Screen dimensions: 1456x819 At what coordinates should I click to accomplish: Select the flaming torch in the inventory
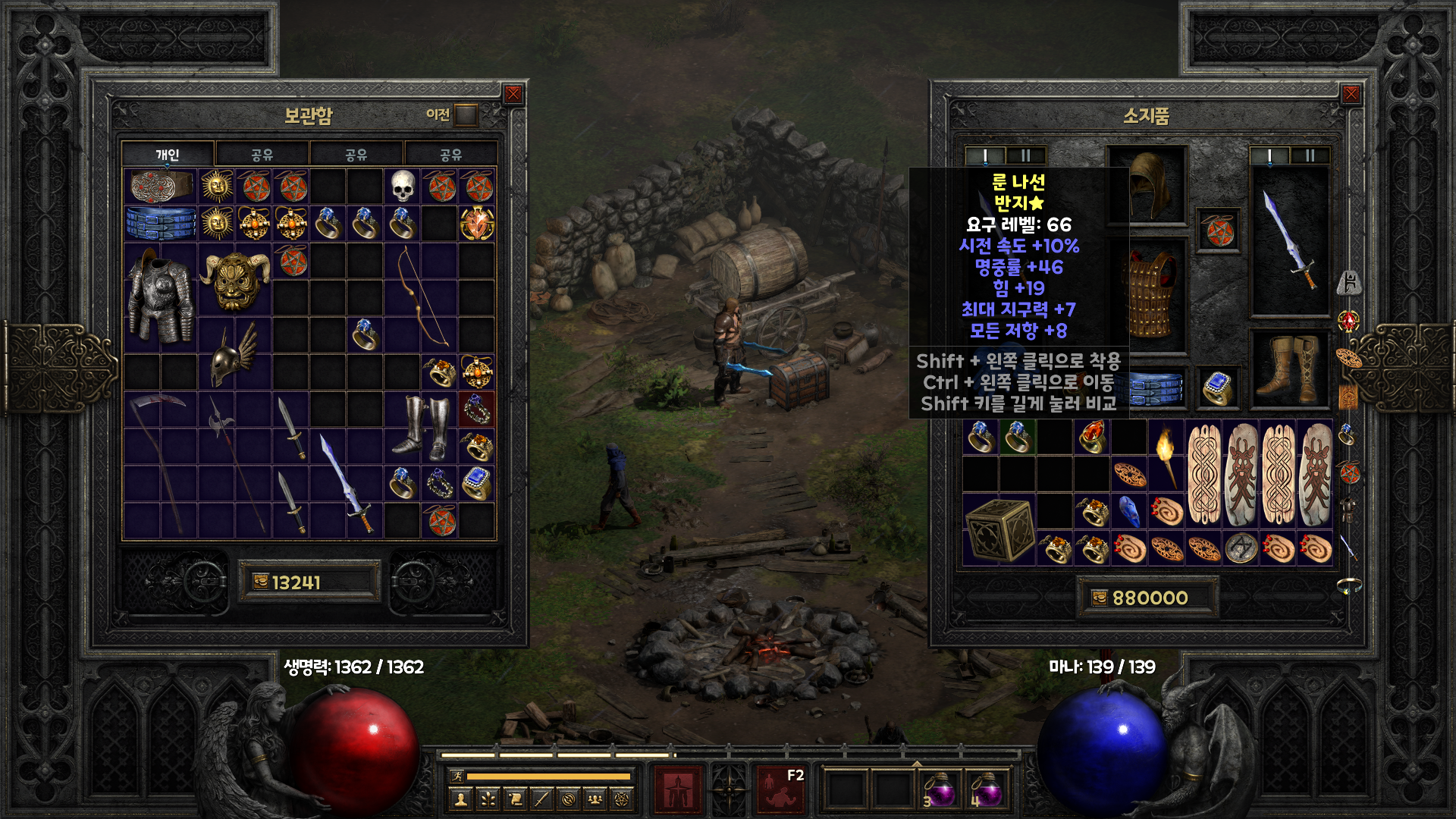1166,455
